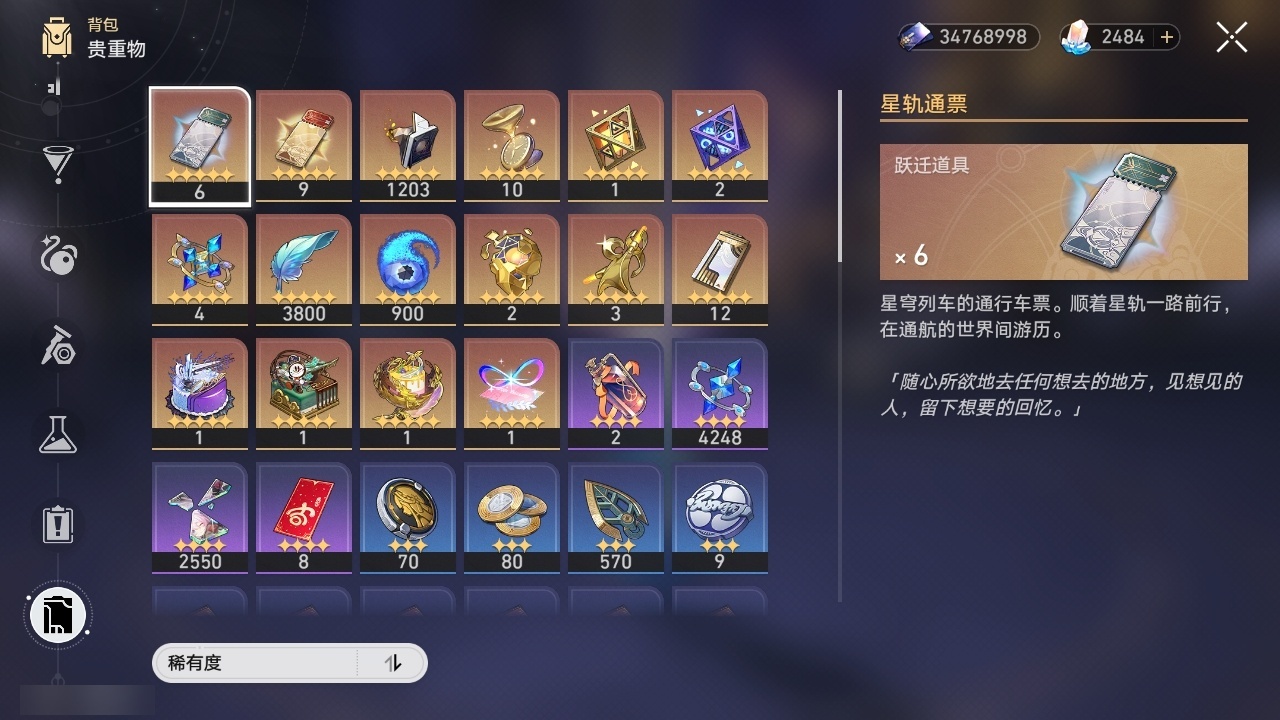Viewport: 1280px width, 720px height.
Task: Select the highlighted 星轨通票 item slot
Action: (199, 145)
